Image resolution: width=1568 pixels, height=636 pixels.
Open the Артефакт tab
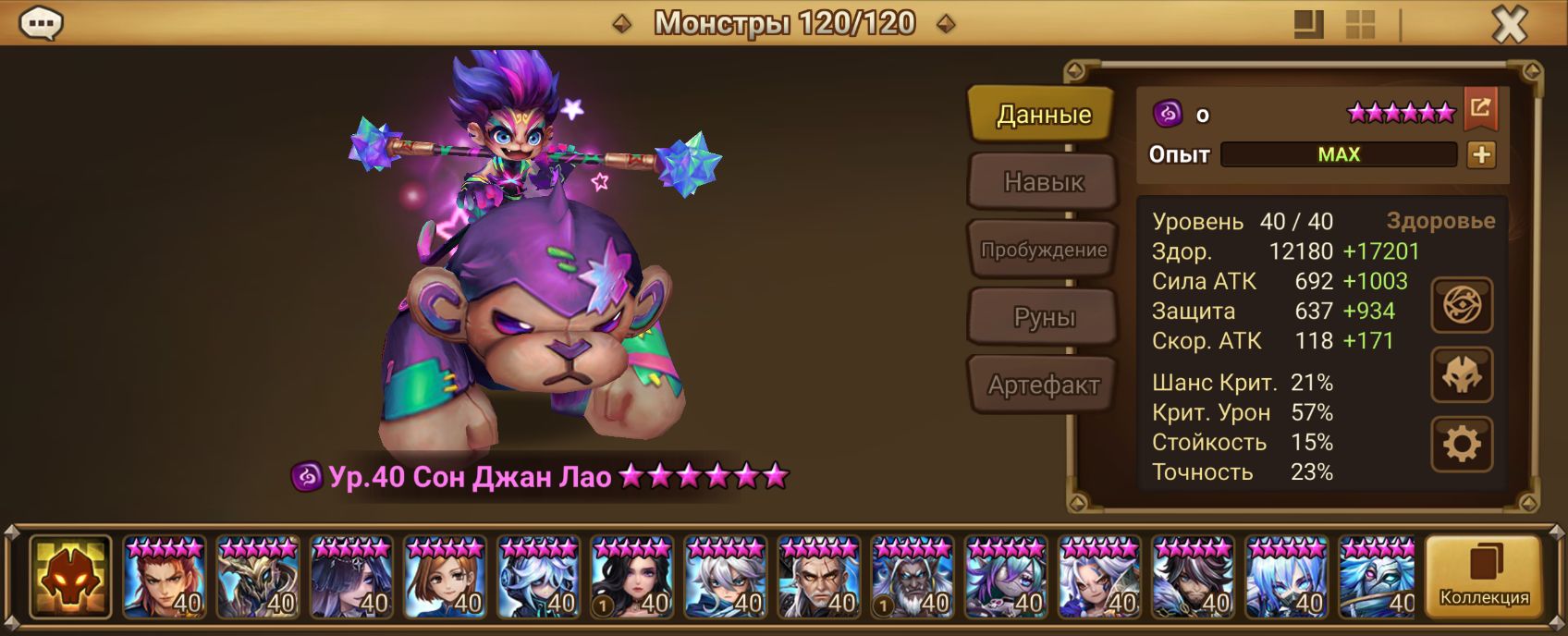[x=1042, y=385]
